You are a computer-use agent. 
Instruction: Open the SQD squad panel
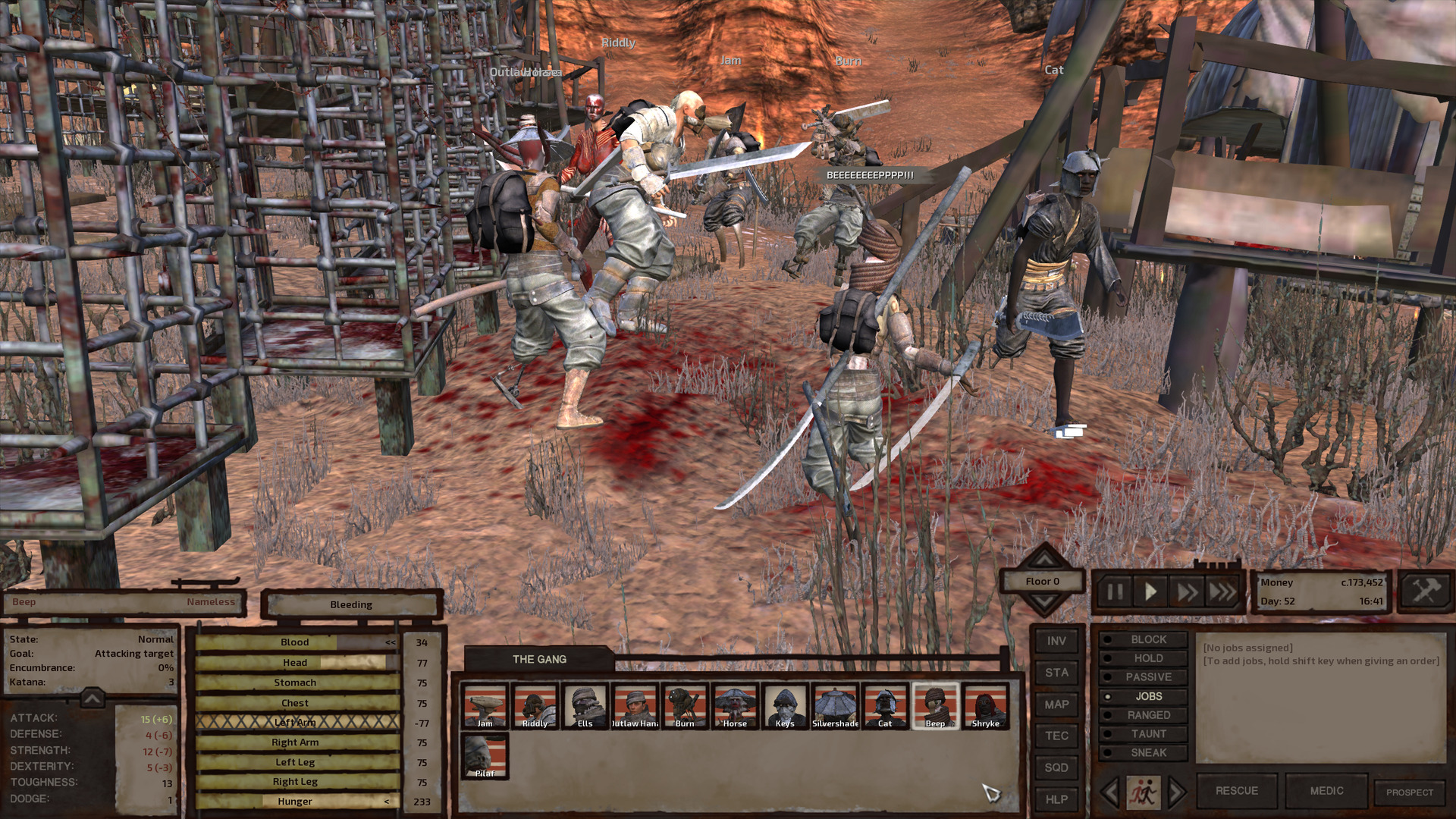tap(1056, 767)
